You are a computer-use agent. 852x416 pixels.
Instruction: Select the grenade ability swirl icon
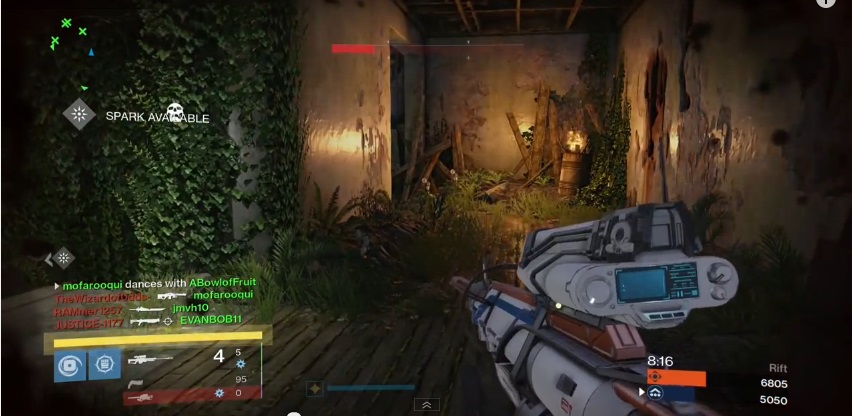(69, 365)
